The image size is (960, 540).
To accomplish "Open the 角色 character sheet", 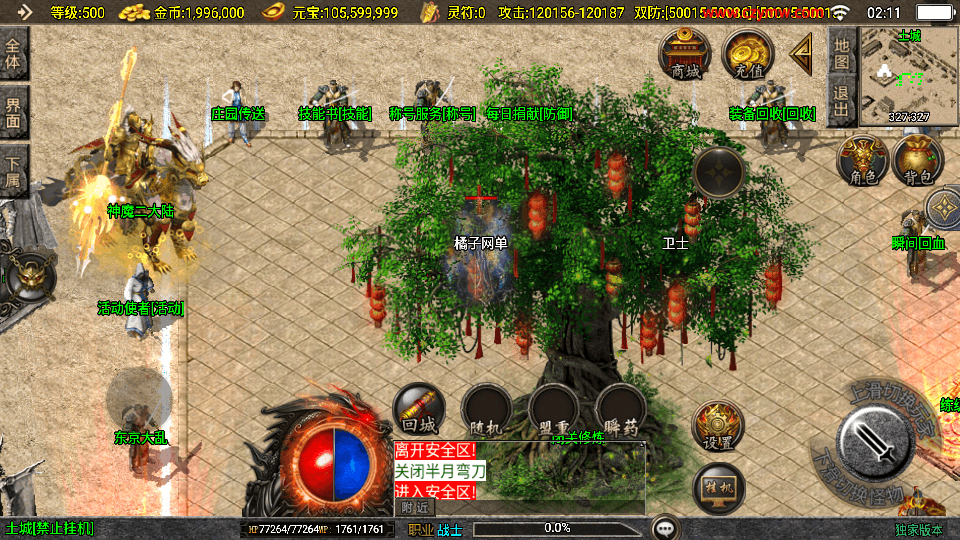I will point(862,161).
